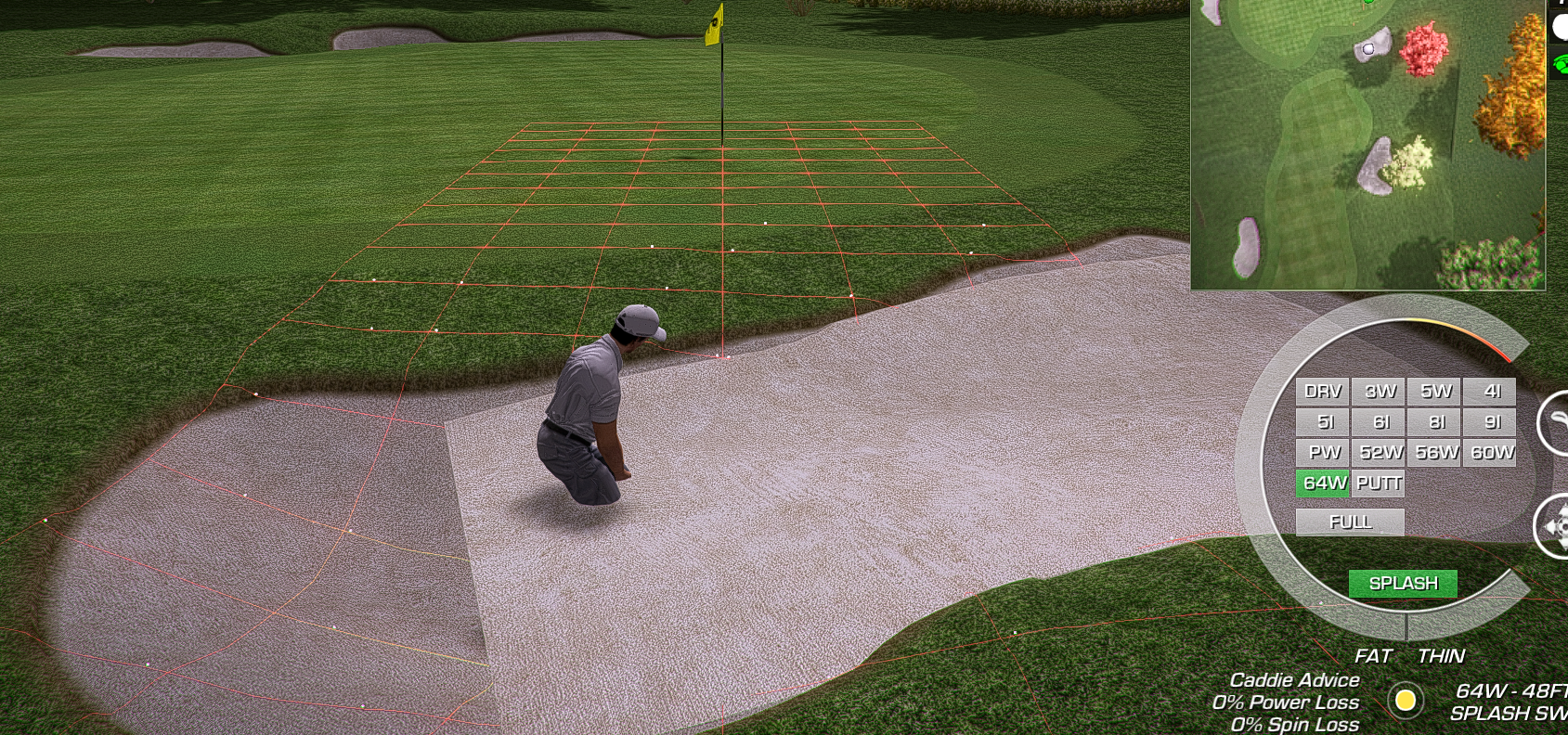Viewport: 1568px width, 735px height.
Task: Select the PUTT club
Action: (x=1379, y=484)
